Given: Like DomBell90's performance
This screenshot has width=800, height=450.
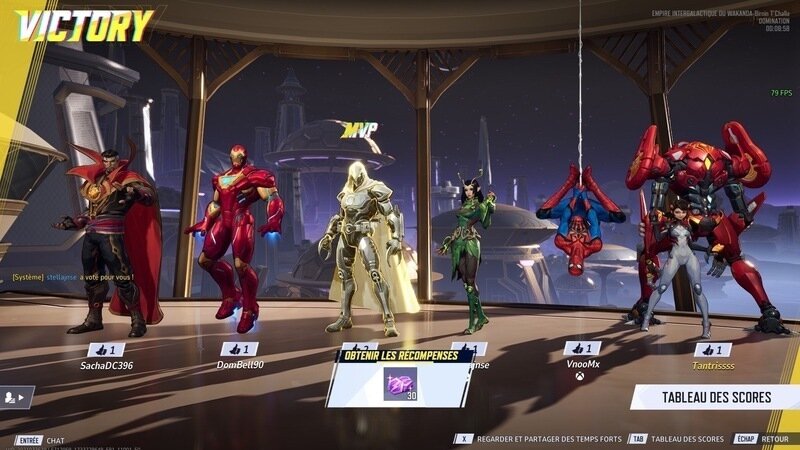Looking at the screenshot, I should pos(239,350).
